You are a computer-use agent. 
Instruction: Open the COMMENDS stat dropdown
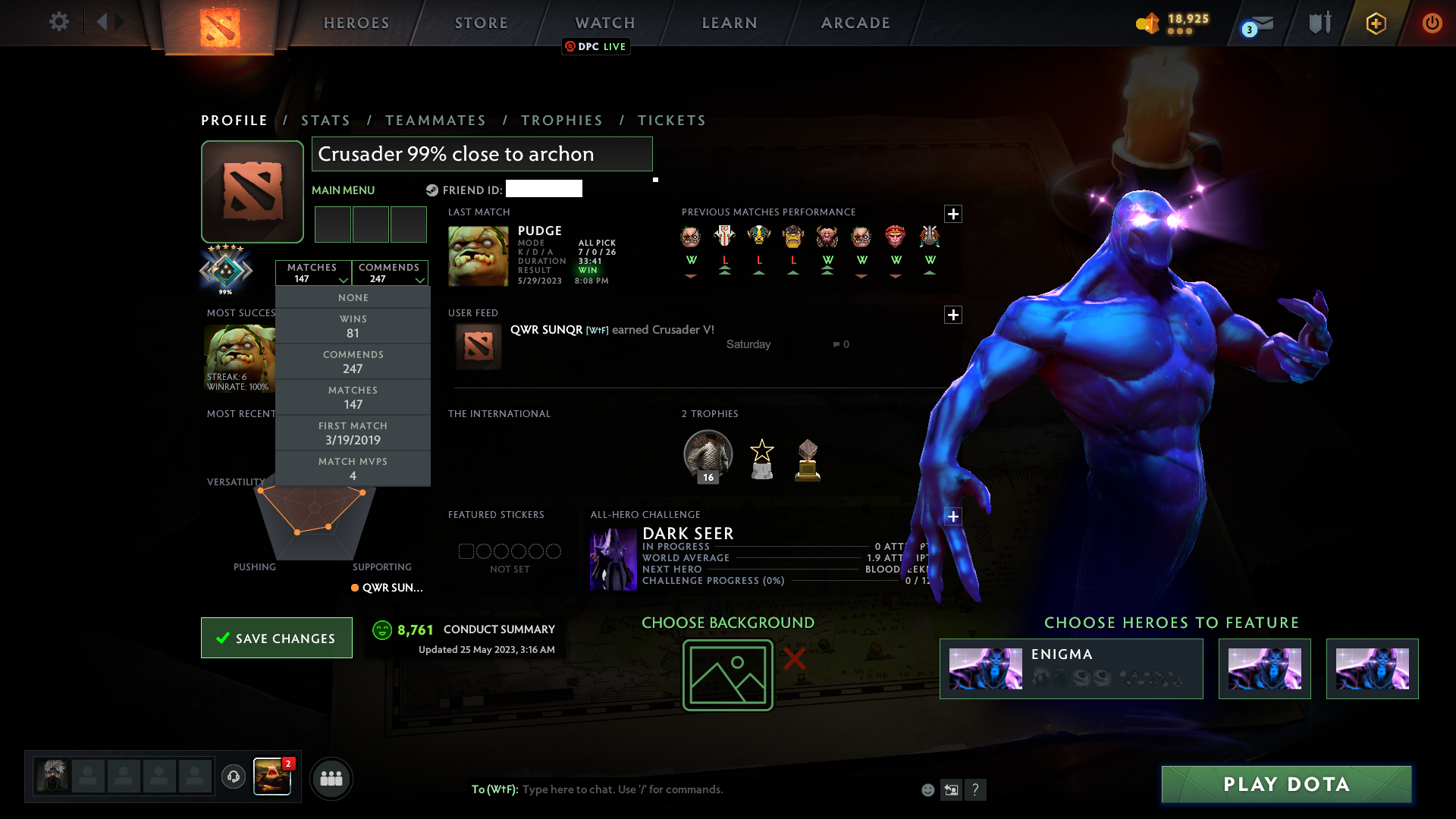click(x=390, y=274)
